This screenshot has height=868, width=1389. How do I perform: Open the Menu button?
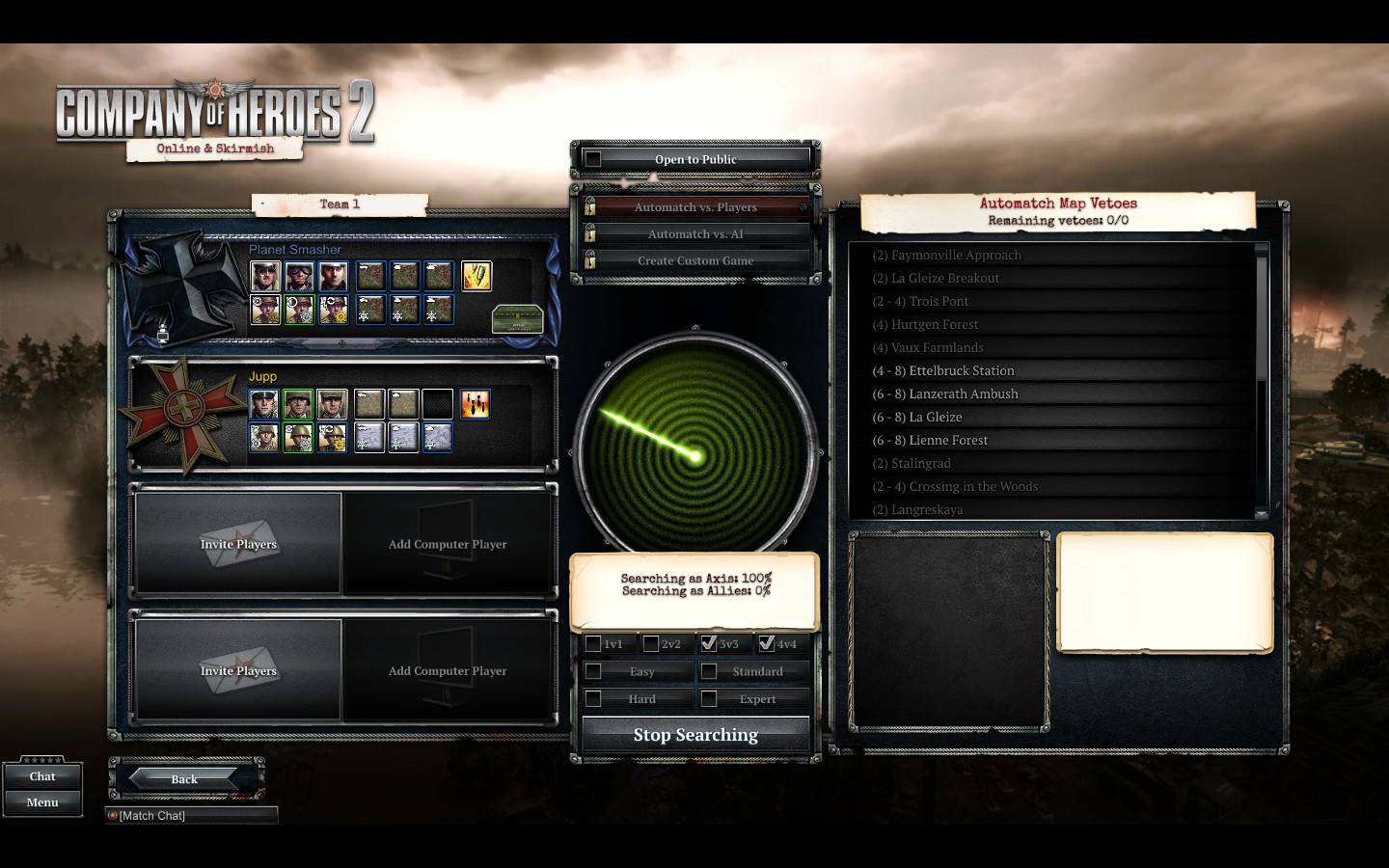pos(42,802)
